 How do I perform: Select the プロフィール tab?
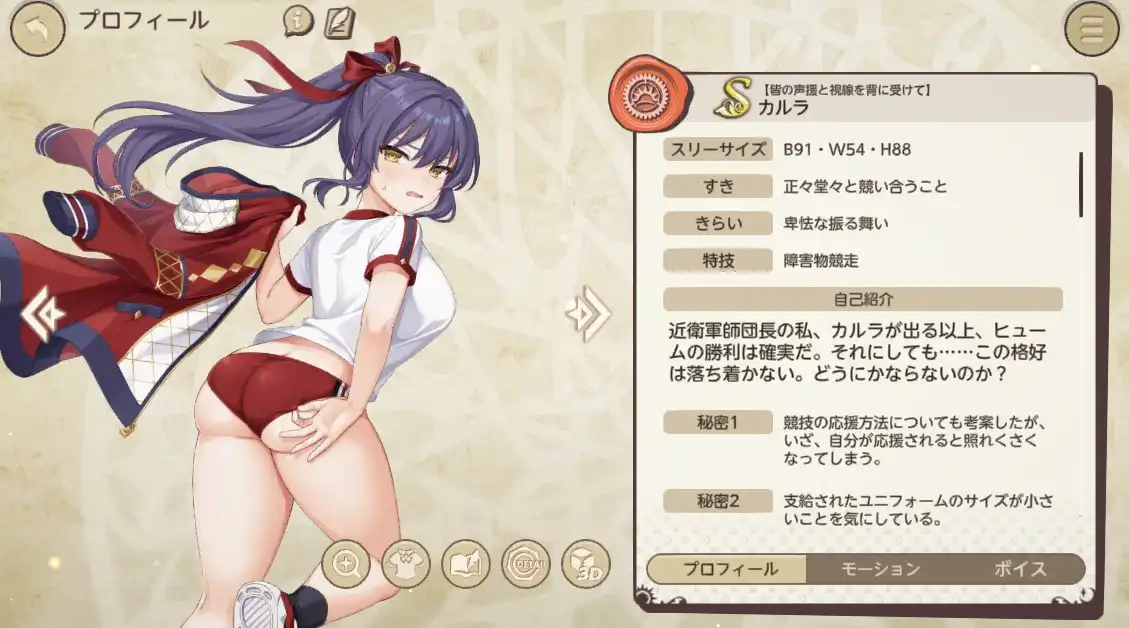click(729, 569)
